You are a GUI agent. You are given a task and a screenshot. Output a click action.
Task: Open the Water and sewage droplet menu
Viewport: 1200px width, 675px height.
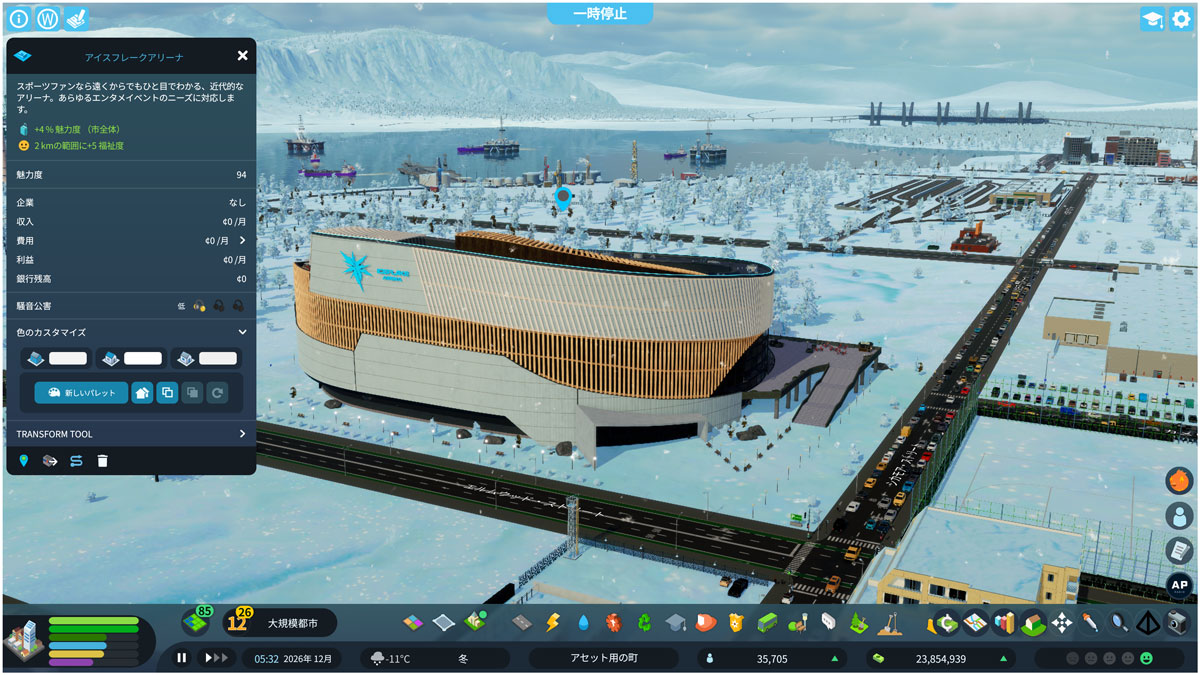click(x=583, y=623)
